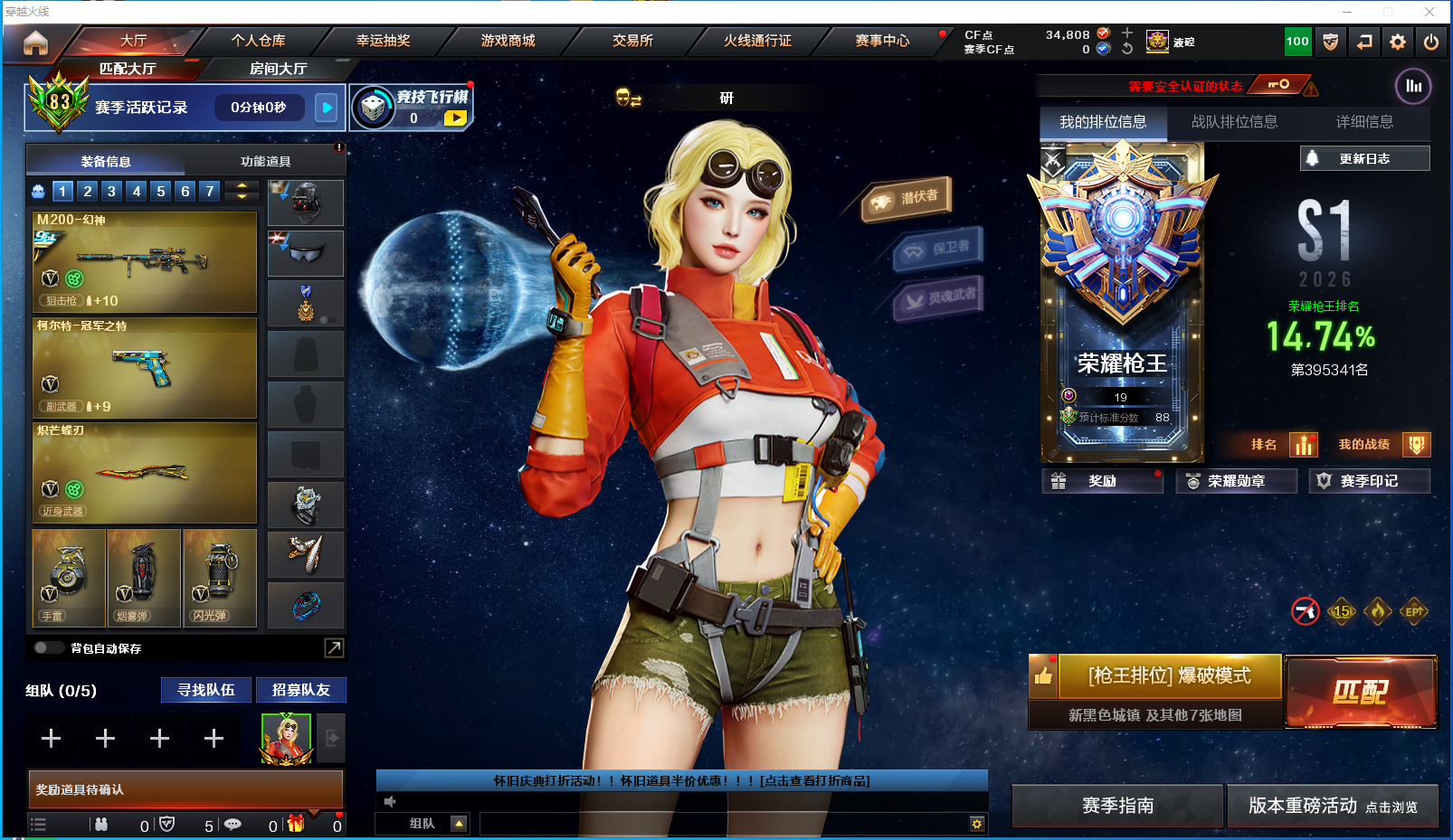The height and width of the screenshot is (840, 1453).
Task: Click 寻找队伍 to find a team
Action: pyautogui.click(x=206, y=690)
